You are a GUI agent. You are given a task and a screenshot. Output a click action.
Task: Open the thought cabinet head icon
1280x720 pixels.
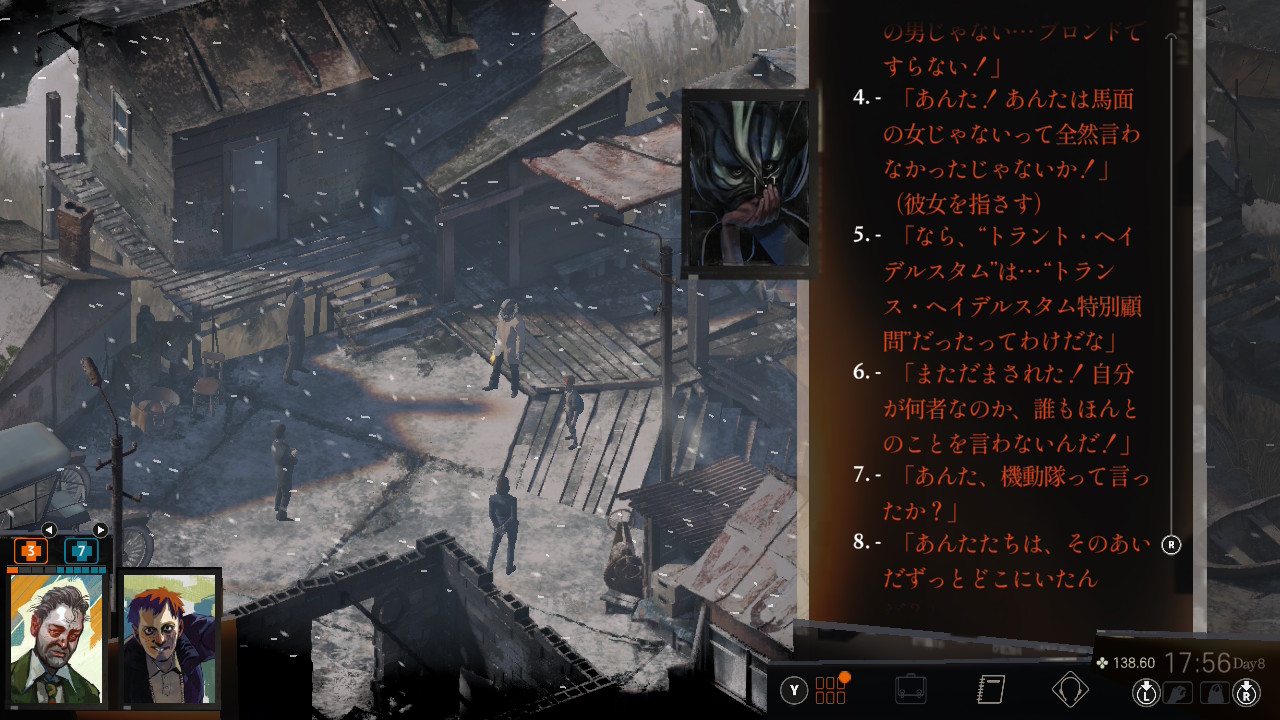click(x=1070, y=690)
